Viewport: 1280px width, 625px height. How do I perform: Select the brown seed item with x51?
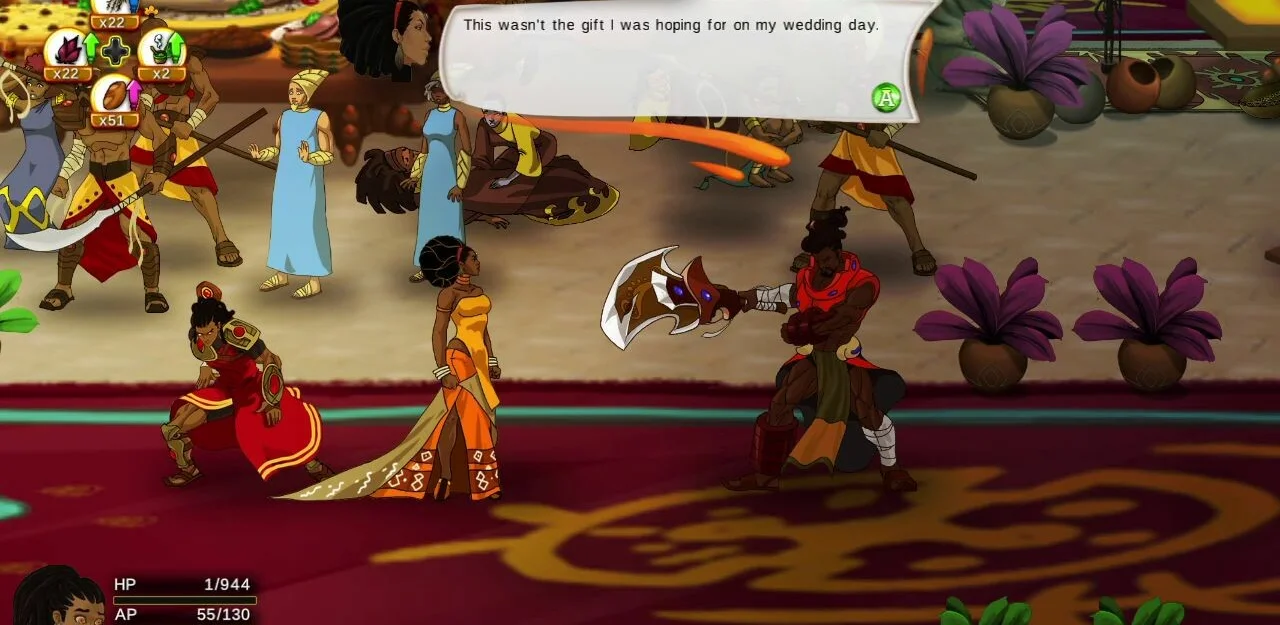coord(112,96)
